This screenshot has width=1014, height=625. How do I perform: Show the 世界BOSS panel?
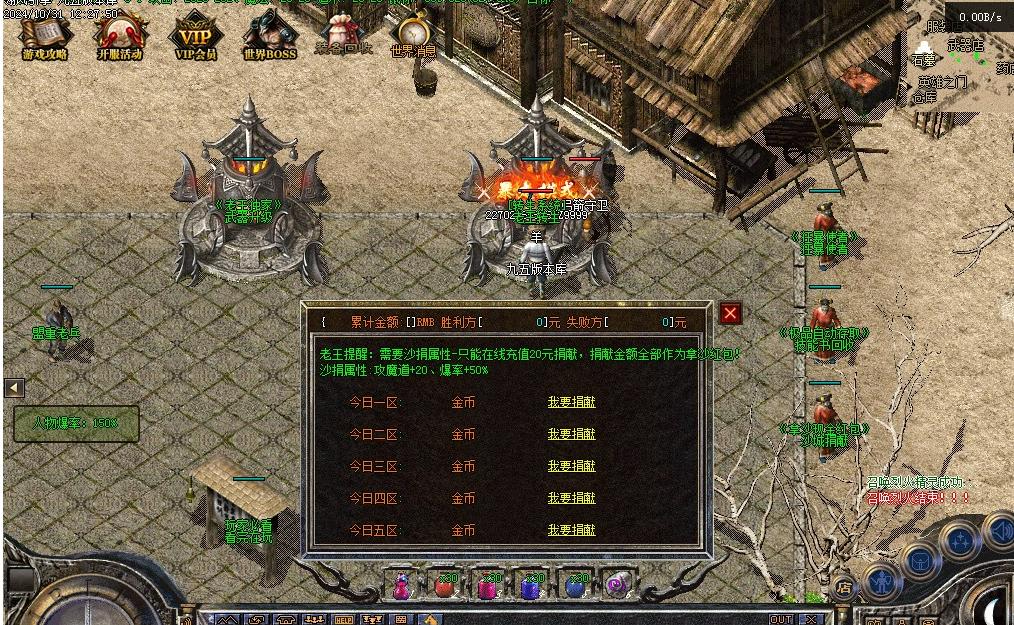pos(270,38)
